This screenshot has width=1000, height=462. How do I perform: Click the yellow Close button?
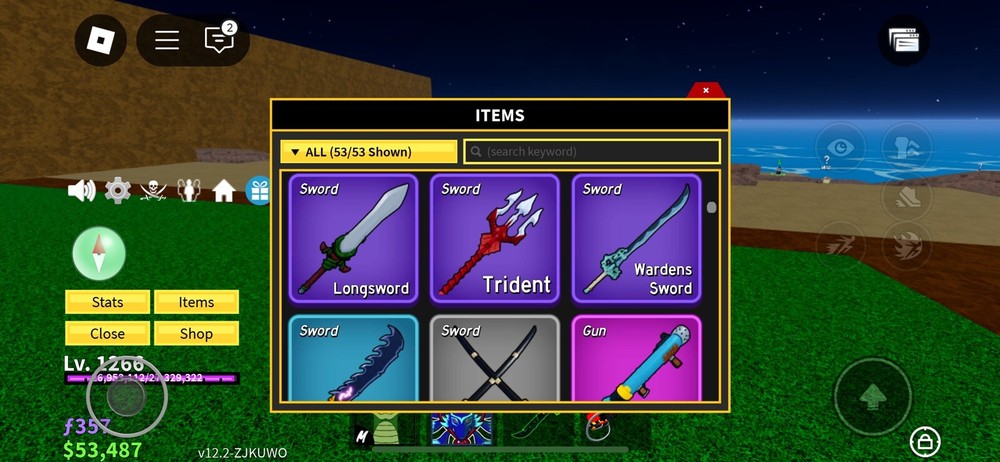pyautogui.click(x=107, y=334)
